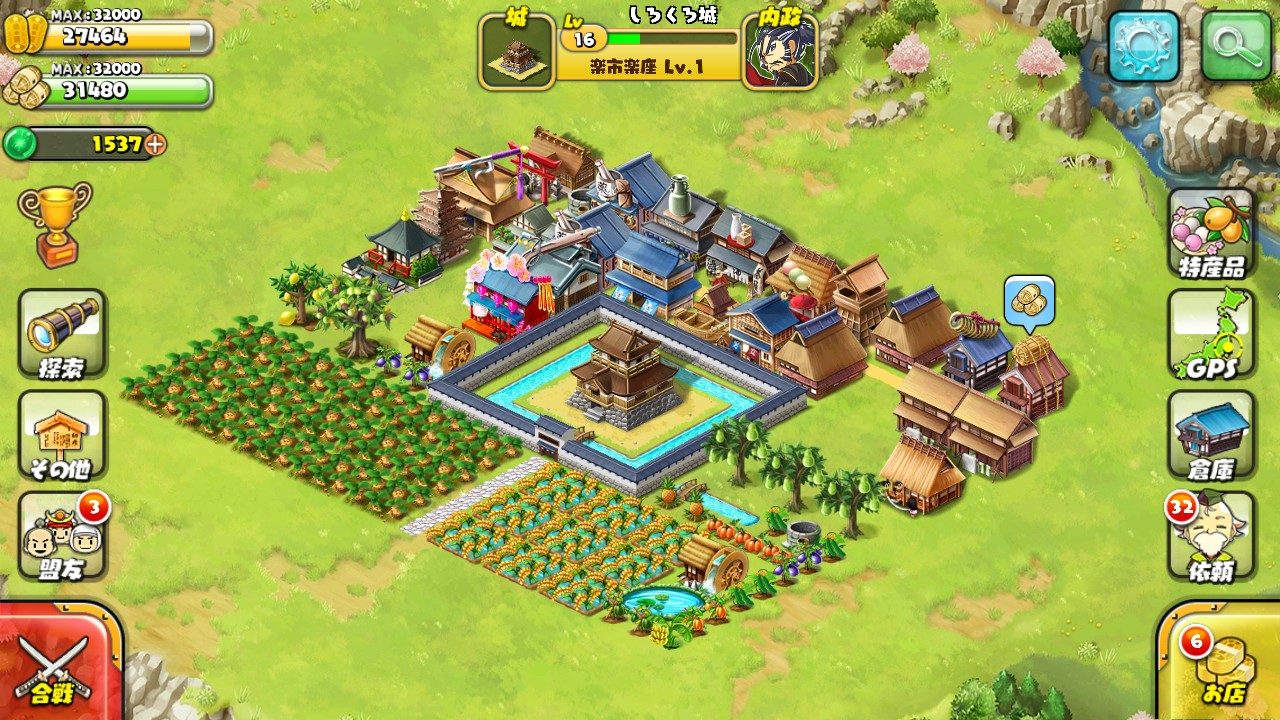
Task: Click the green magnifying glass search button
Action: tap(1235, 46)
